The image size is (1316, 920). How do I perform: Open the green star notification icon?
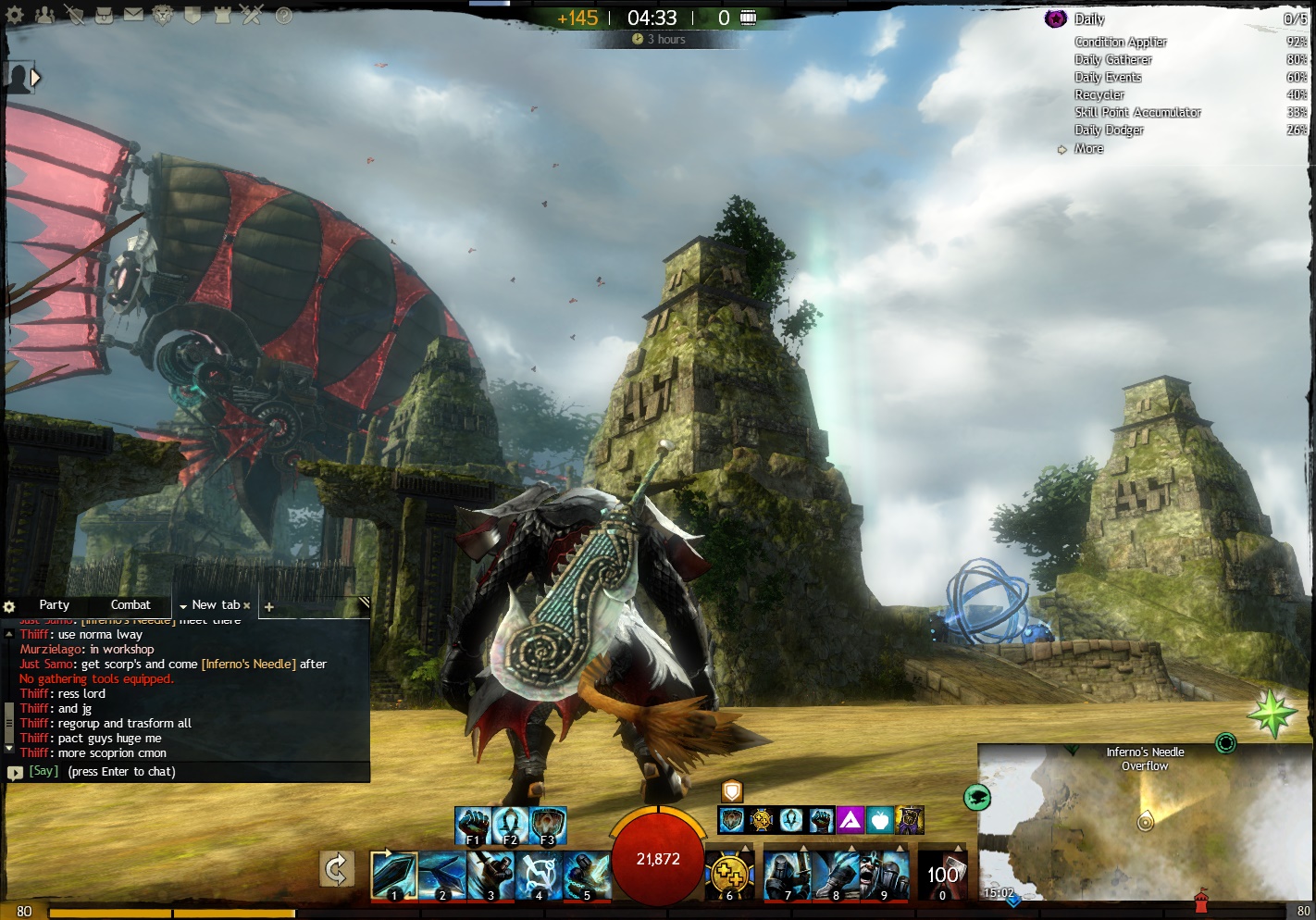[x=1273, y=714]
